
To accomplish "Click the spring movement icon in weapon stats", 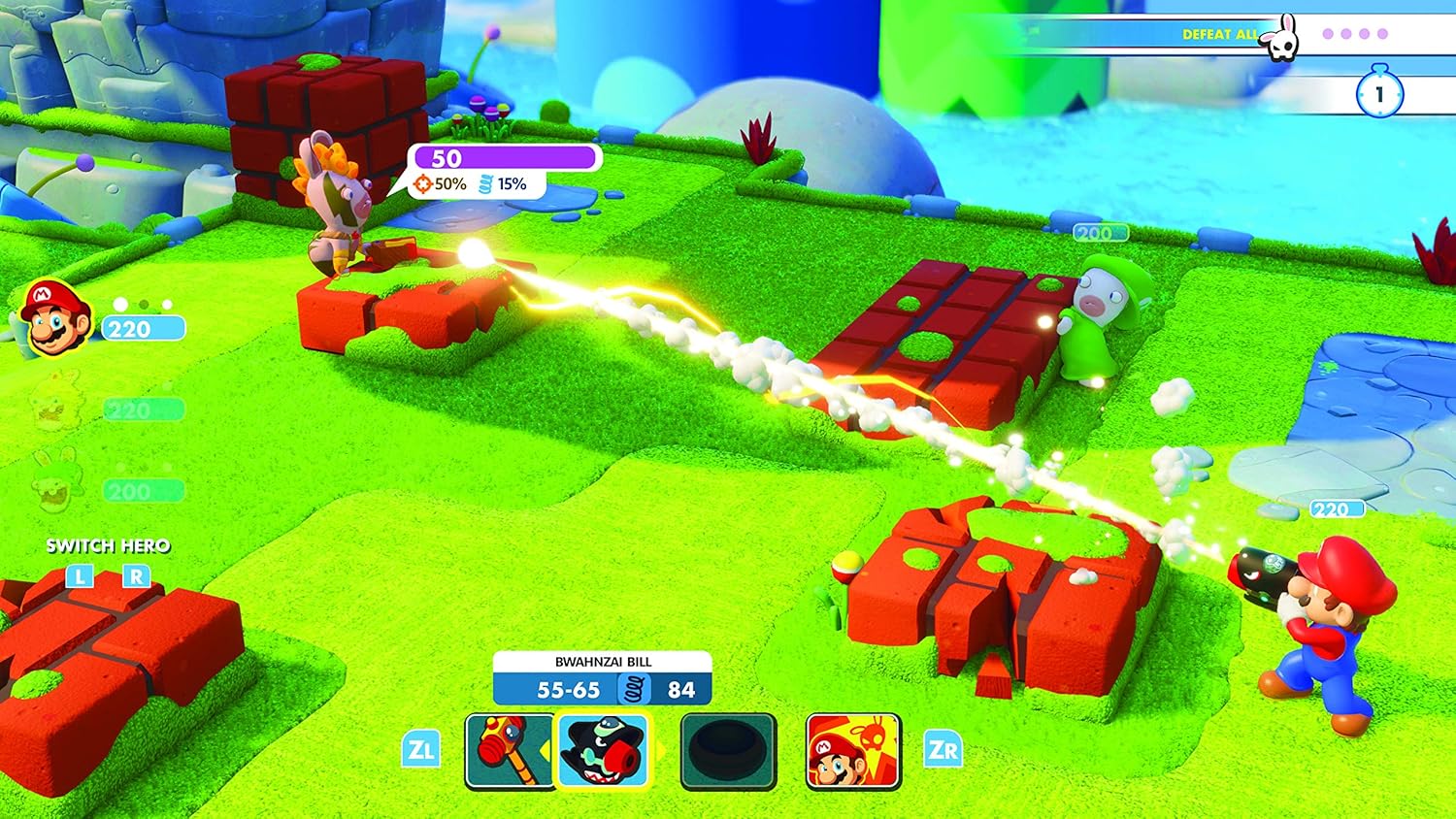I will coord(633,690).
